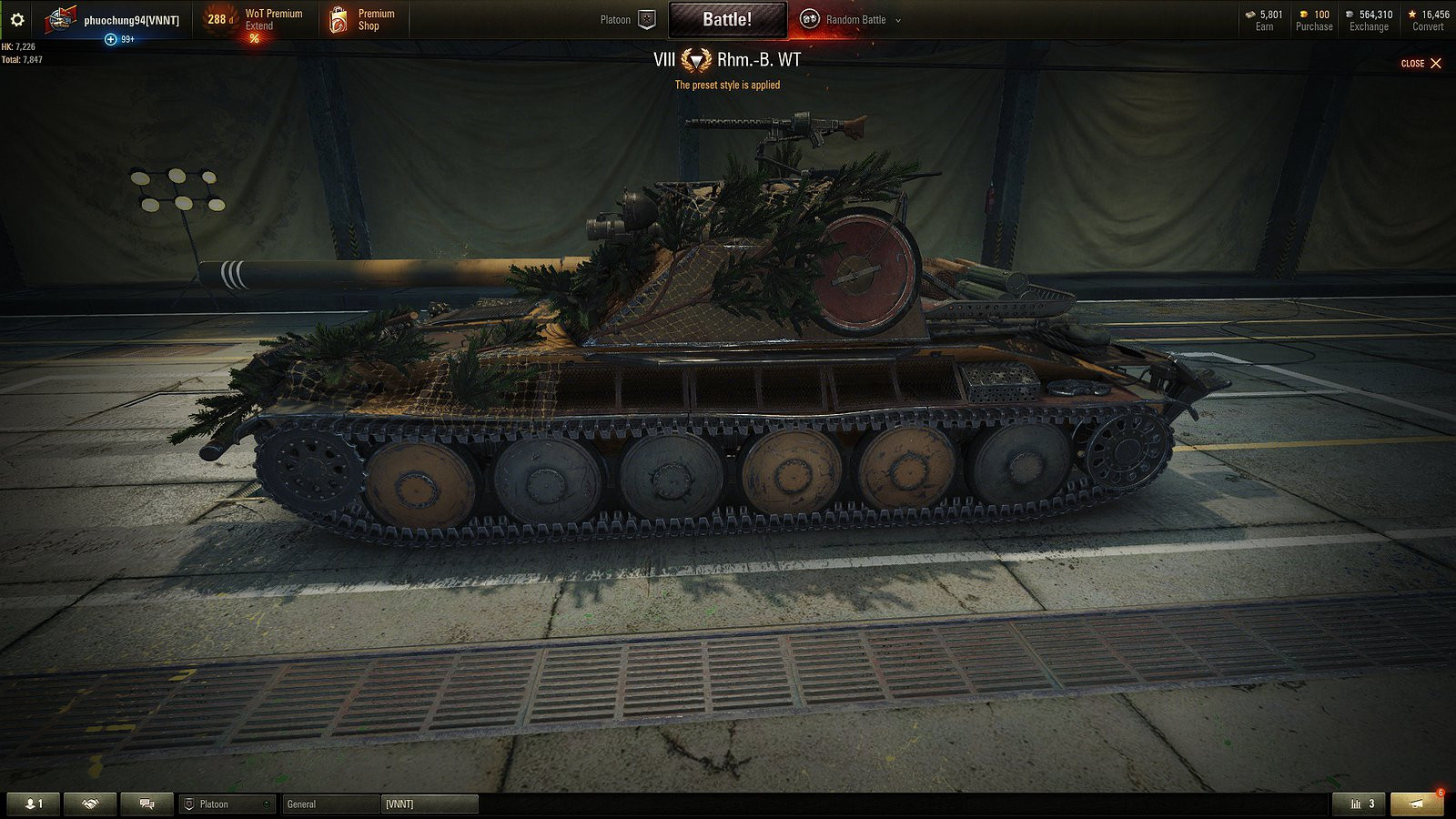Click the 99+ blue reserves badge
The image size is (1456, 819).
119,40
